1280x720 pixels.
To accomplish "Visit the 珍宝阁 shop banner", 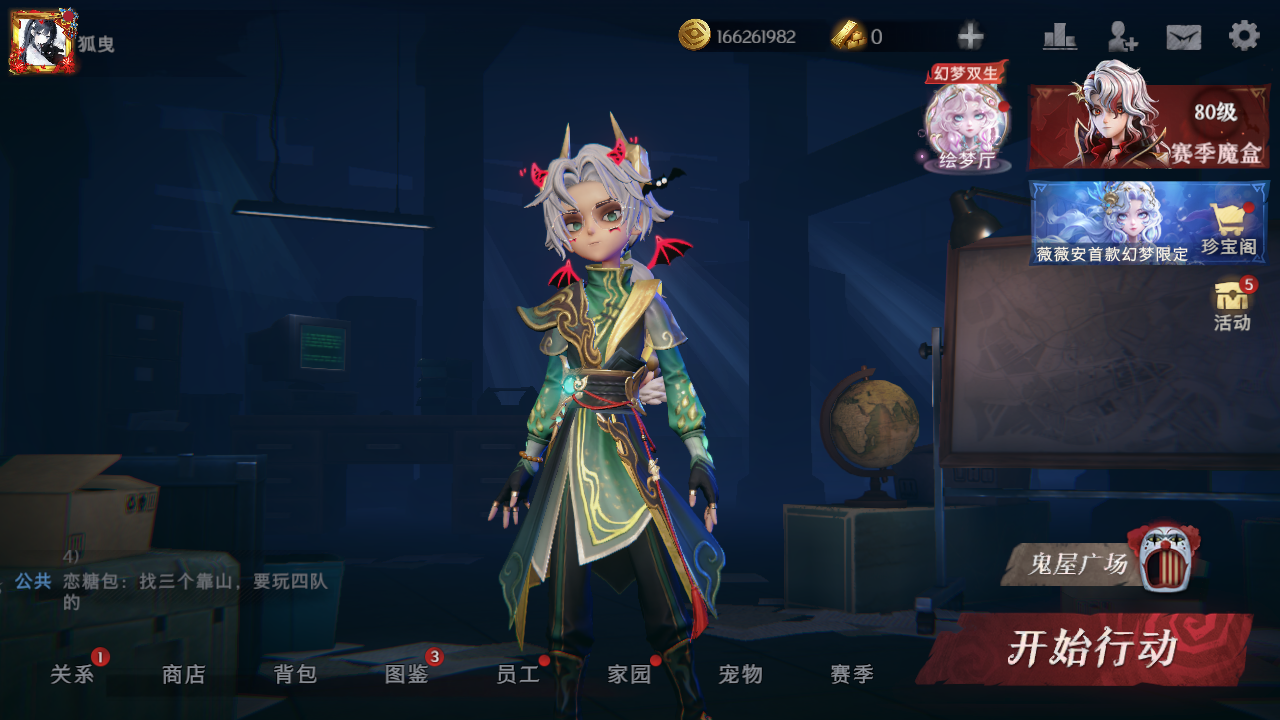I will (1148, 222).
